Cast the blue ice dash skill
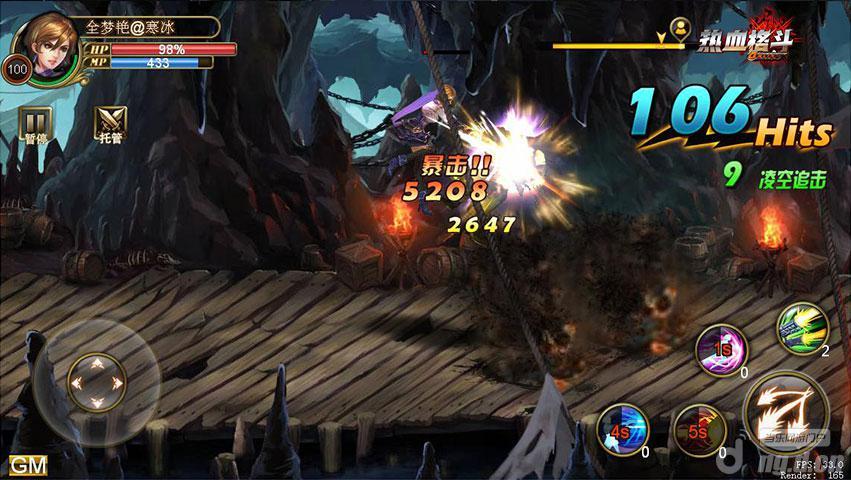851x480 pixels. pos(617,432)
